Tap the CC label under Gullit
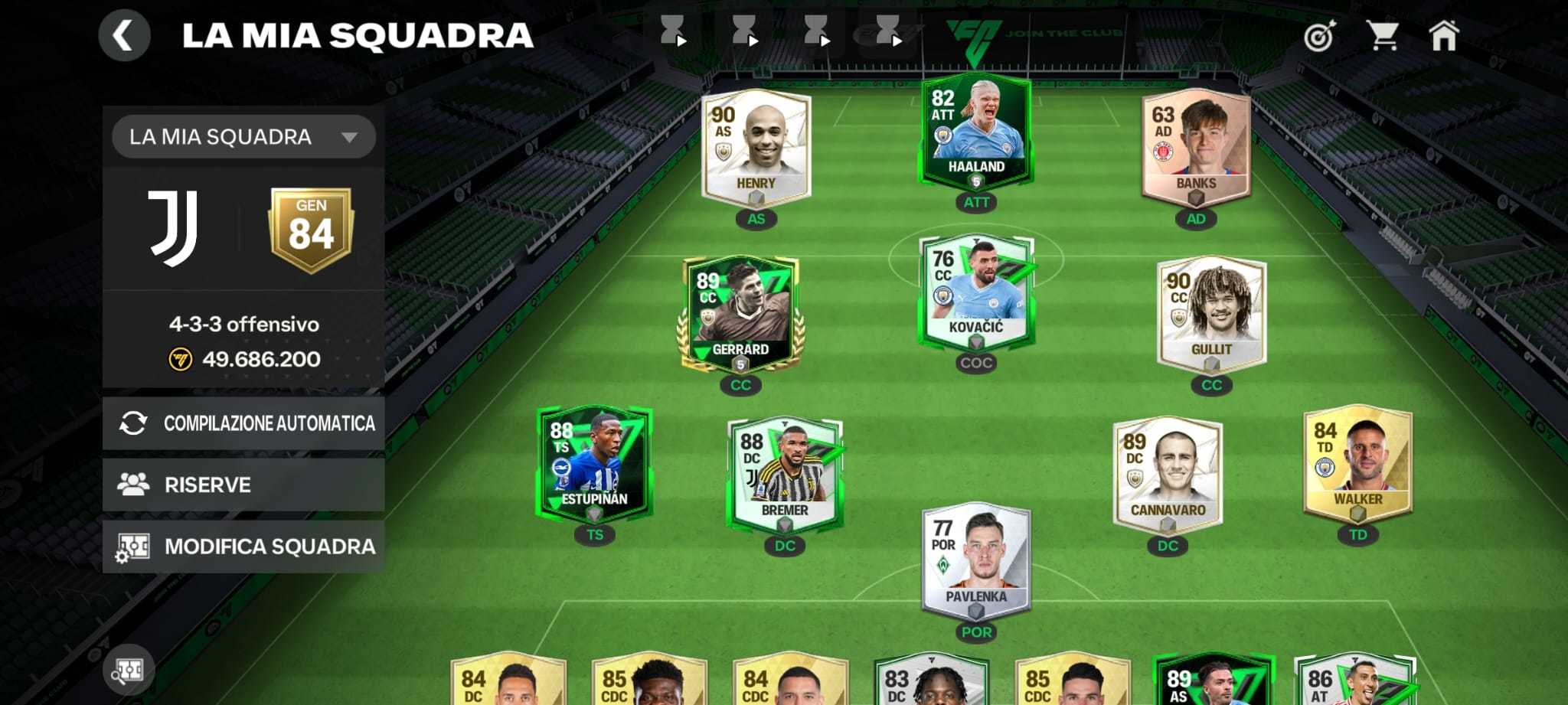This screenshot has width=1568, height=705. [x=1211, y=385]
